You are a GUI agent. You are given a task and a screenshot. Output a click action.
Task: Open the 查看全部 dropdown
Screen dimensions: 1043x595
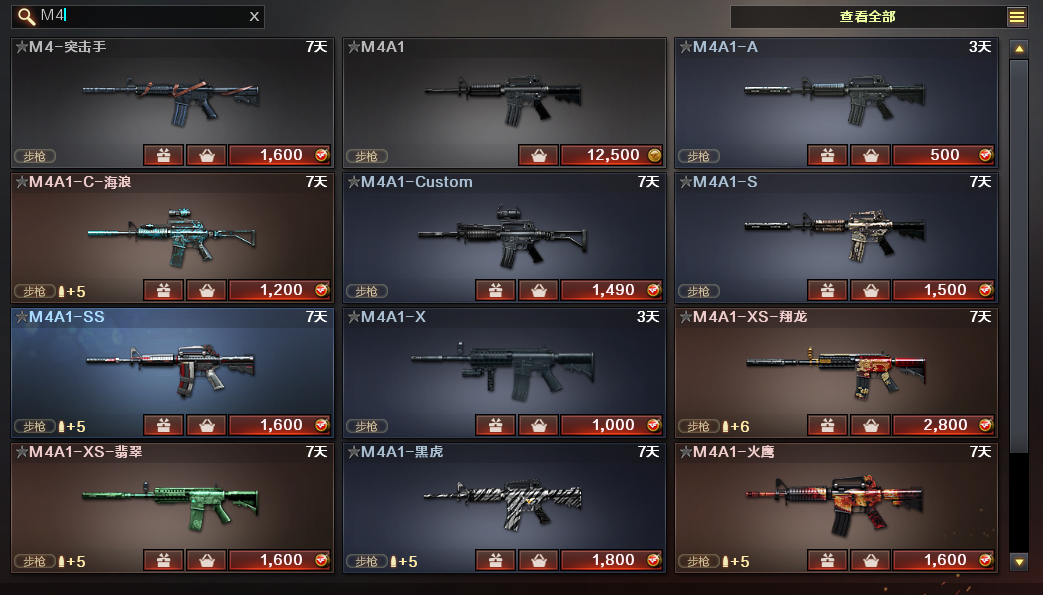click(1016, 17)
